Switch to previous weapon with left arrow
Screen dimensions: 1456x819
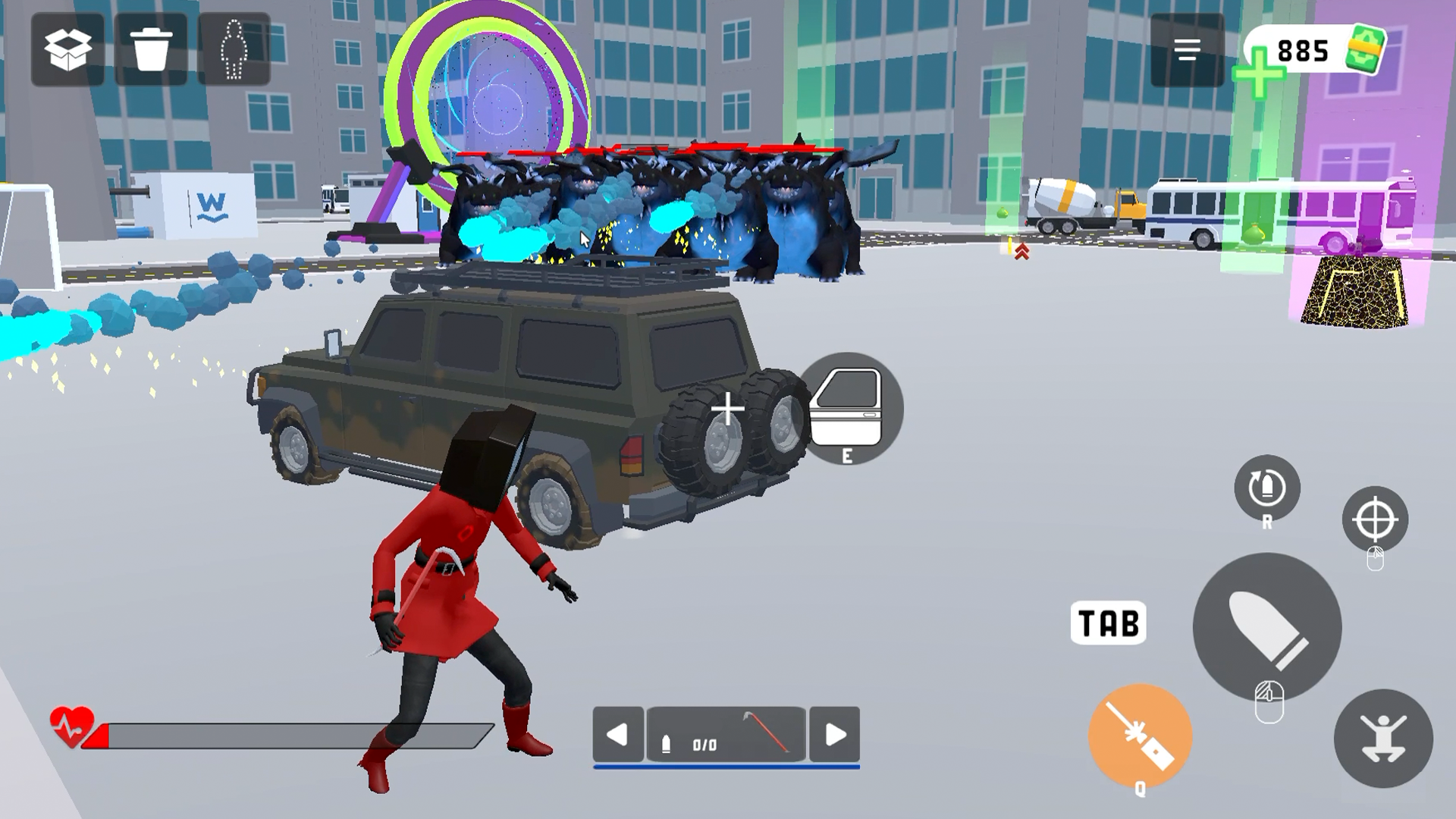point(620,734)
